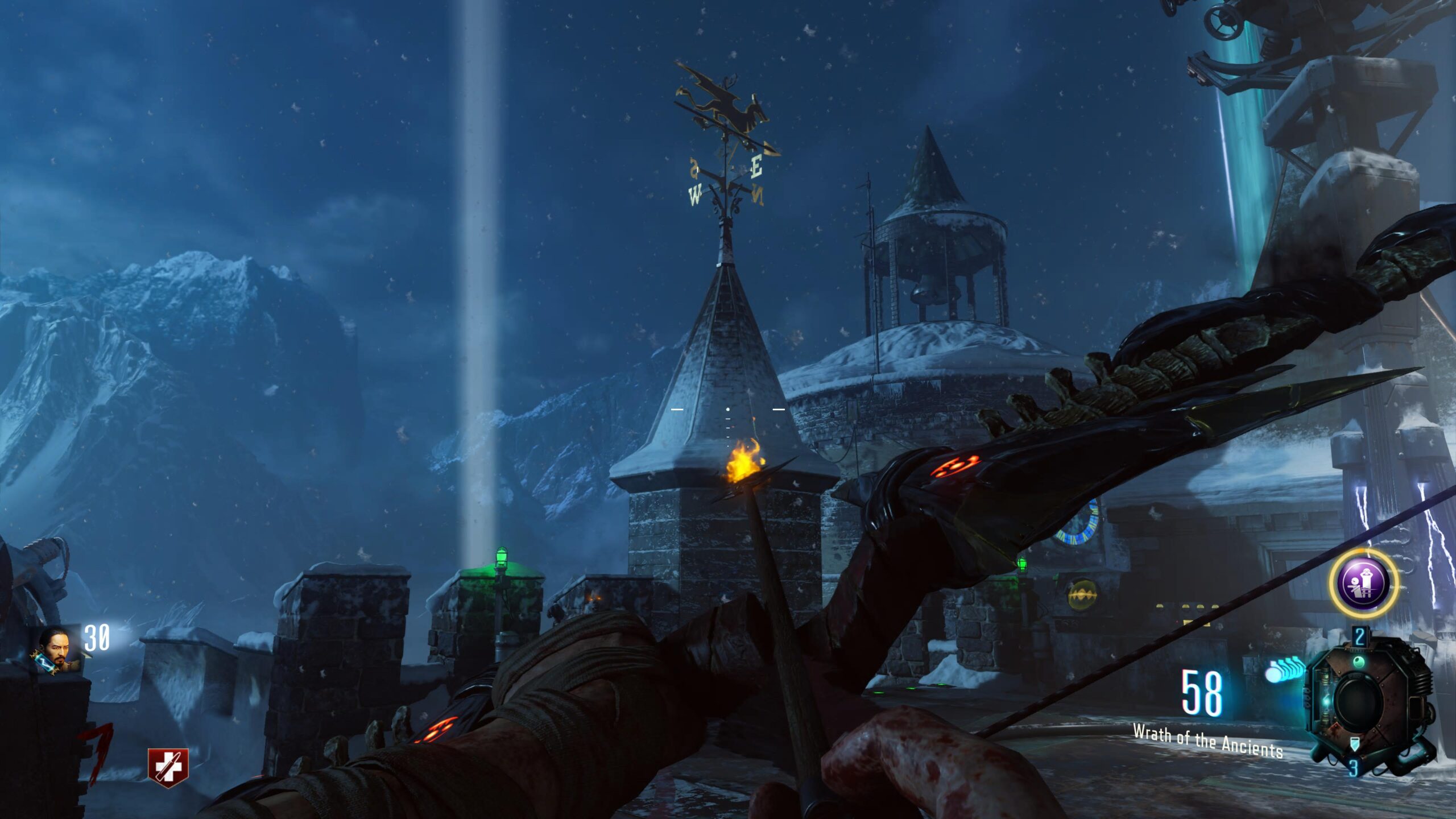Click the purple GobbleGum orb icon
The width and height of the screenshot is (1456, 819).
pos(1364,584)
